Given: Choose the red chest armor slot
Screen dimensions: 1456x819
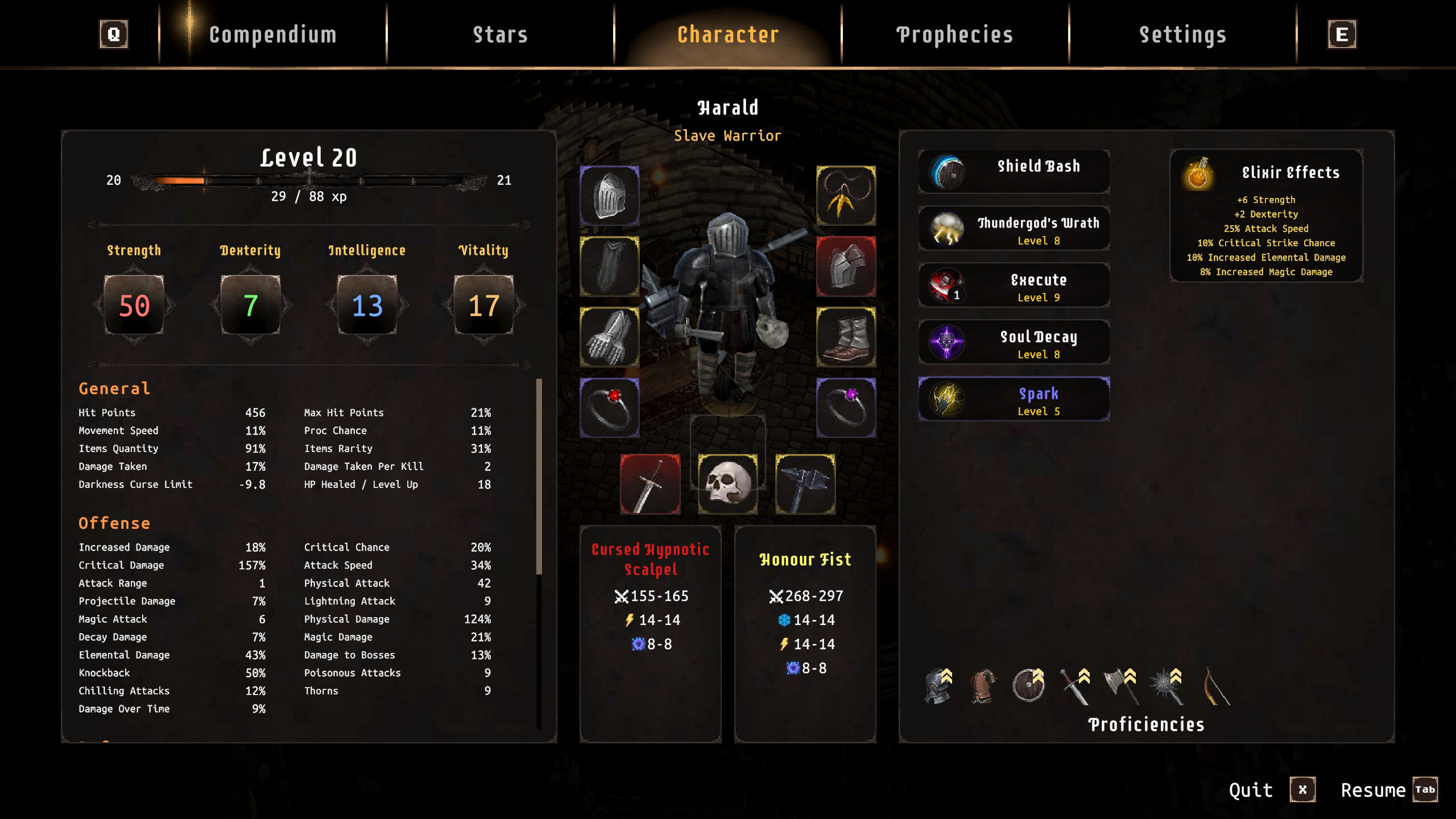Looking at the screenshot, I should pos(846,266).
